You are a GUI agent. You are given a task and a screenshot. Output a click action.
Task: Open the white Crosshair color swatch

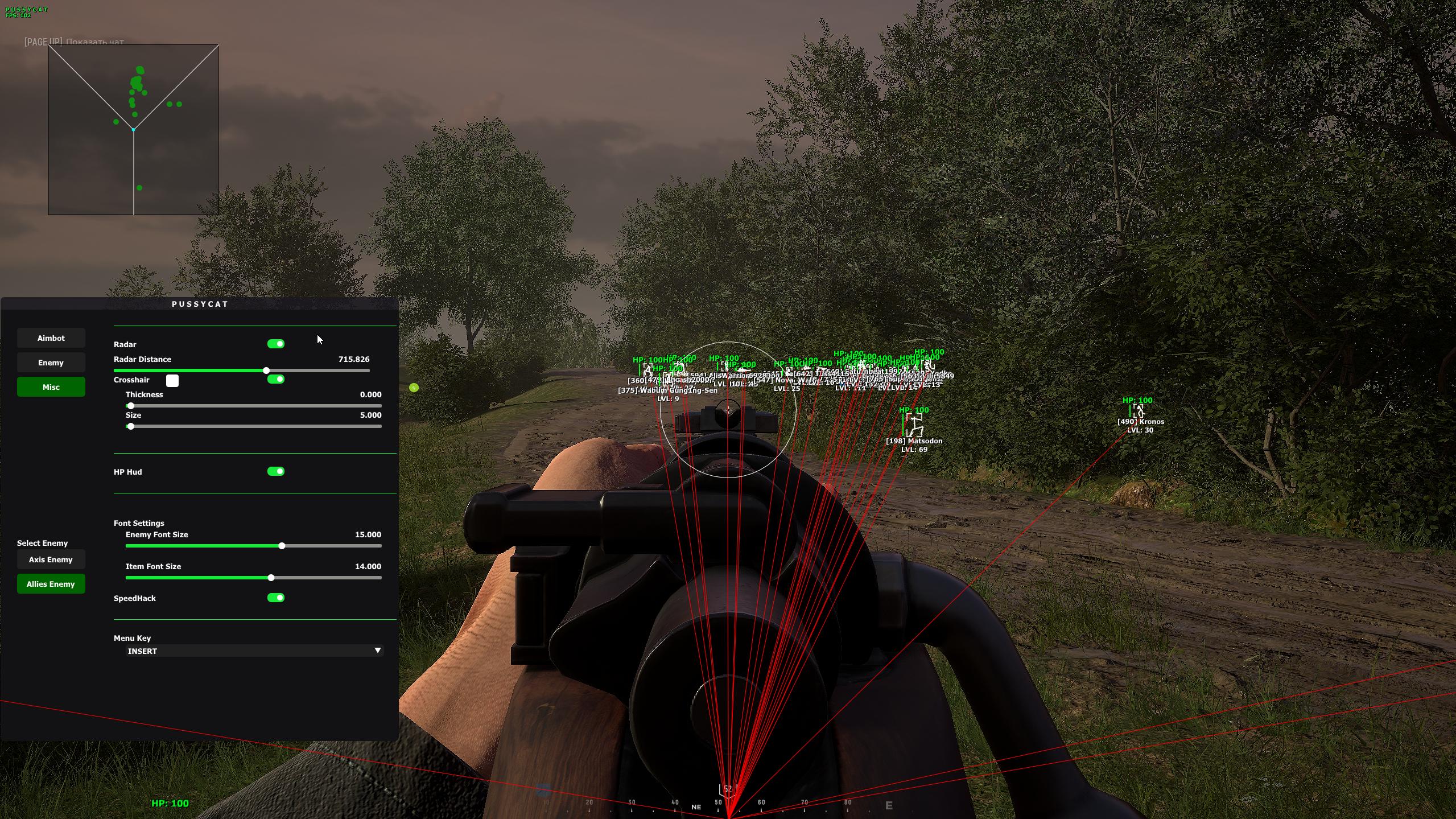click(172, 381)
